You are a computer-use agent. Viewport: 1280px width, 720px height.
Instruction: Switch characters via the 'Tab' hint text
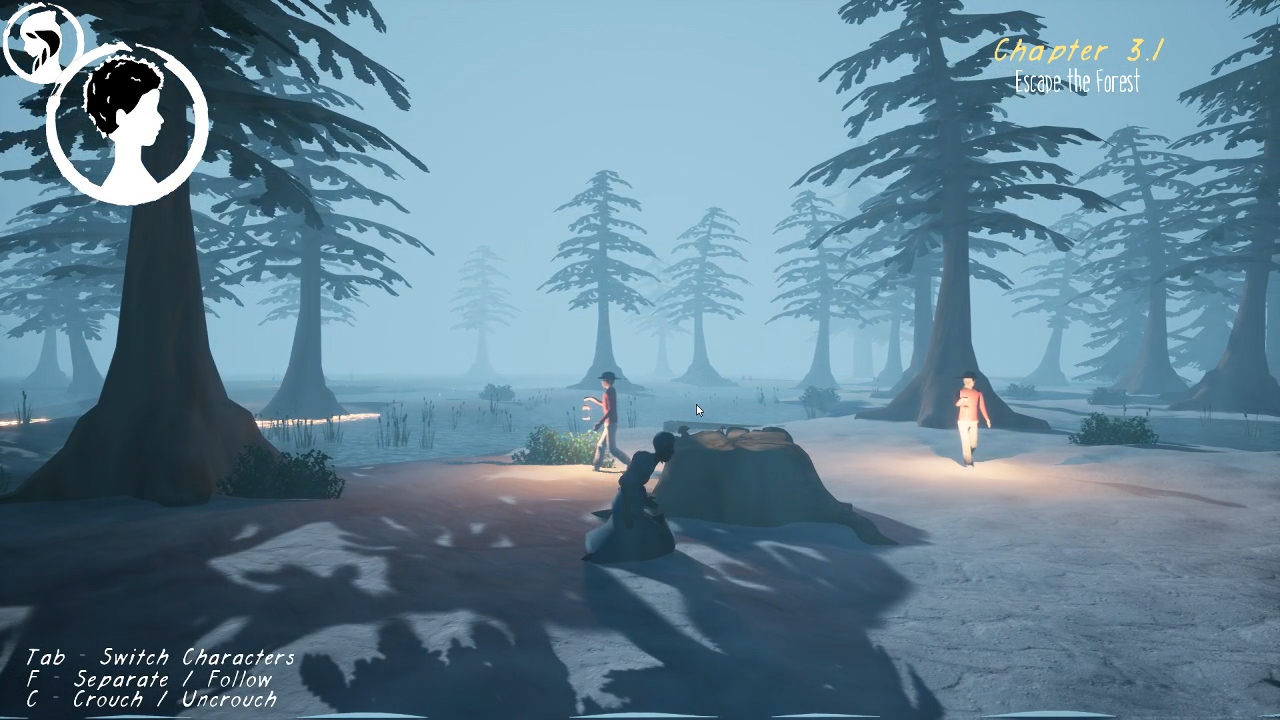(x=46, y=657)
